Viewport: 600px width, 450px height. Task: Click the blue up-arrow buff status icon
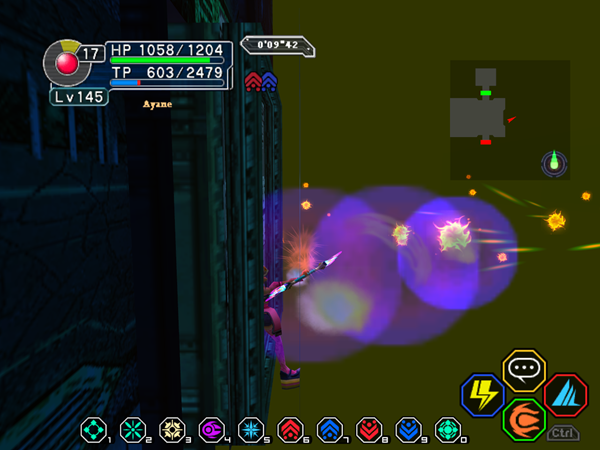(x=269, y=81)
